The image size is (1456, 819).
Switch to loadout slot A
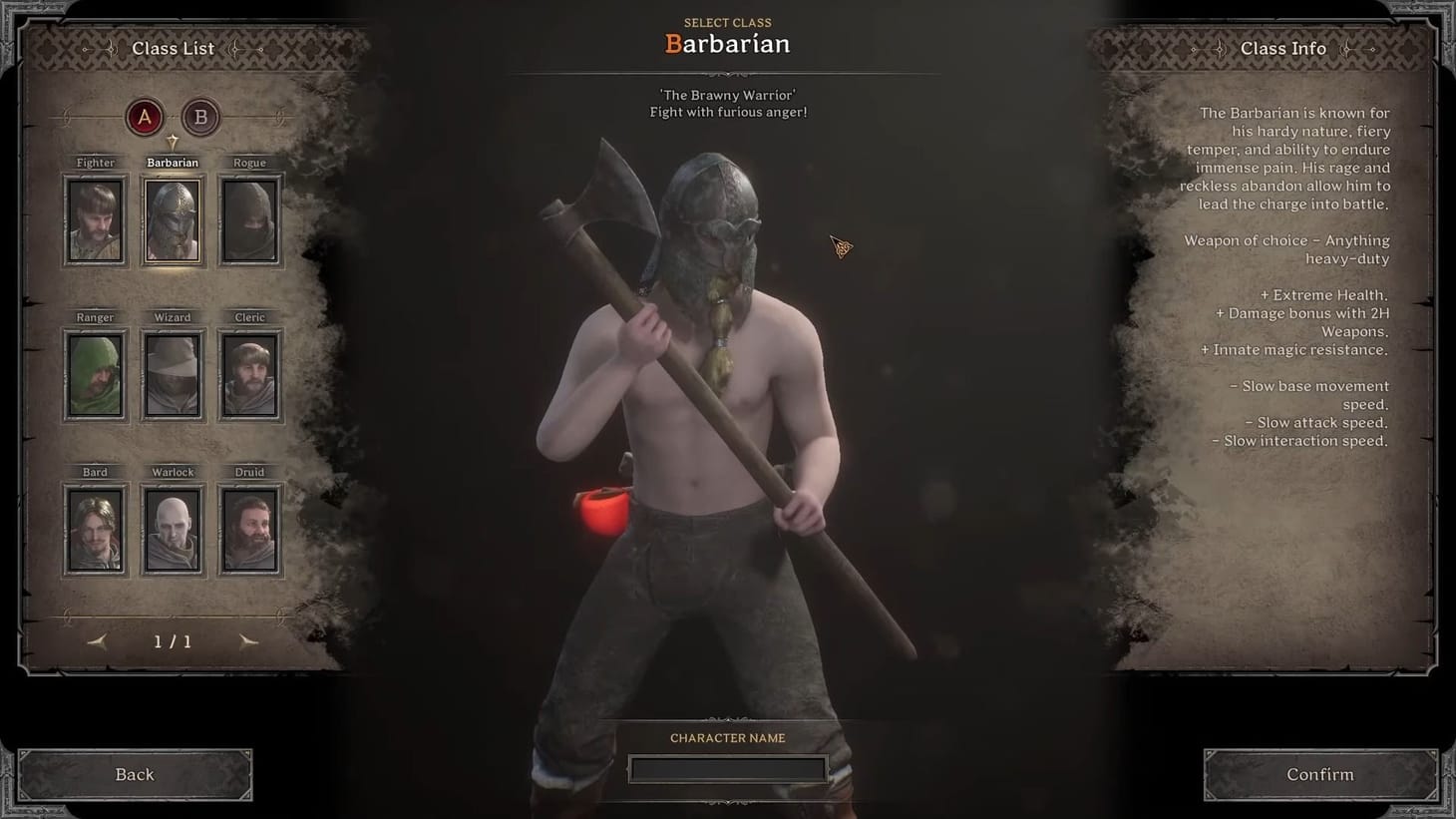(144, 117)
